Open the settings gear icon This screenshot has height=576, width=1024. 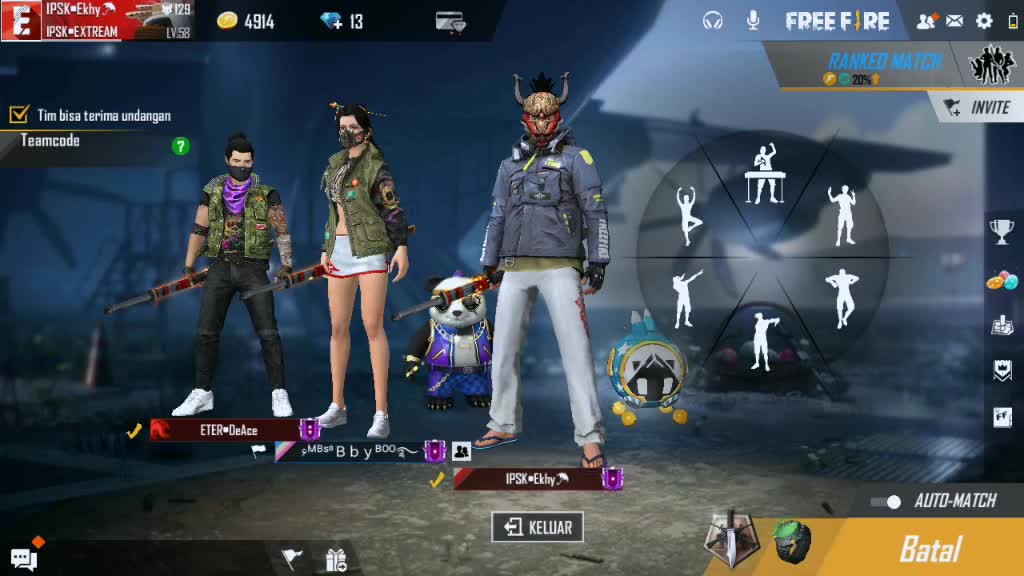984,20
